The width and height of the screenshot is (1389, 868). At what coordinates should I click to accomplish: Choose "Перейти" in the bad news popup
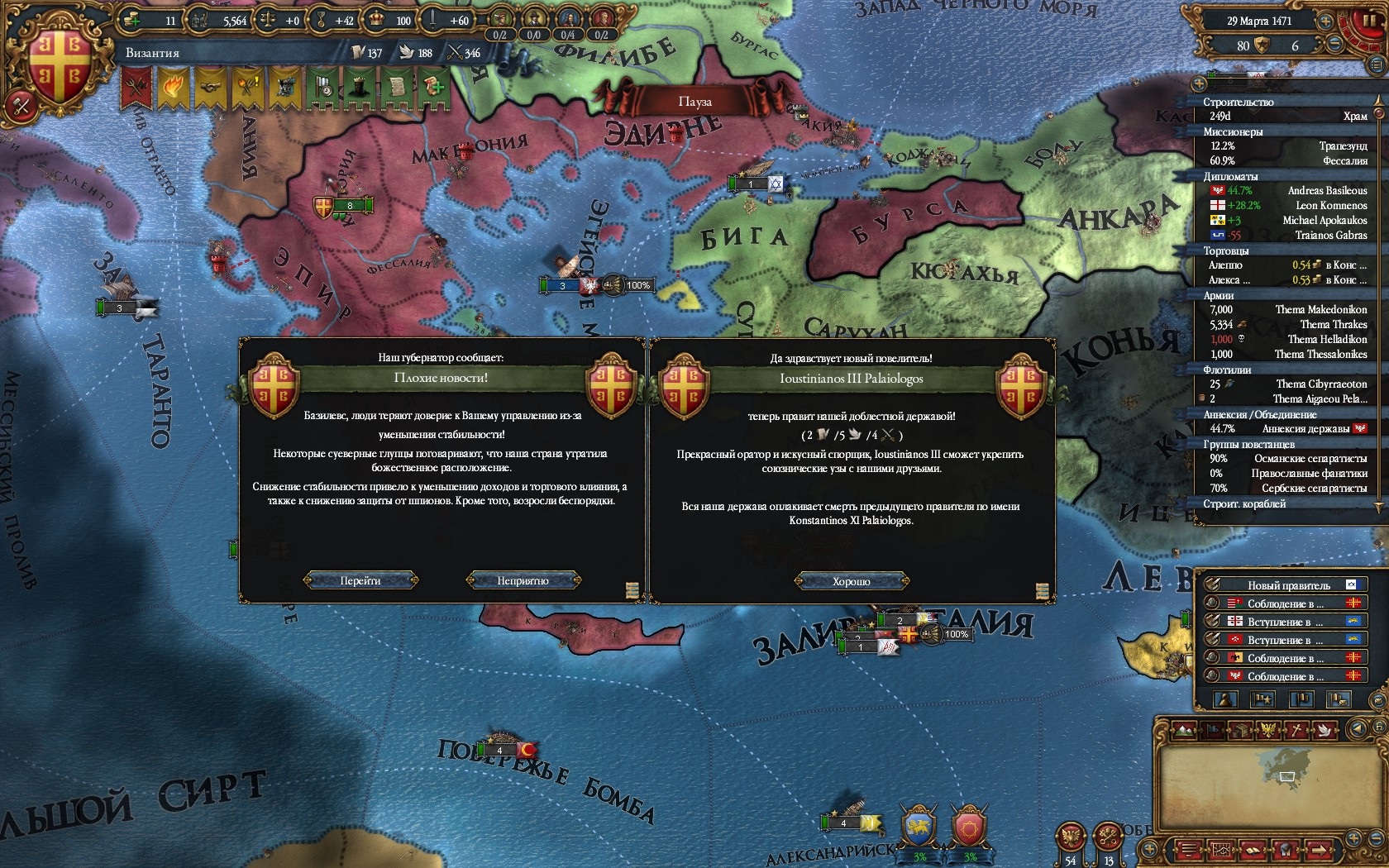tap(360, 580)
